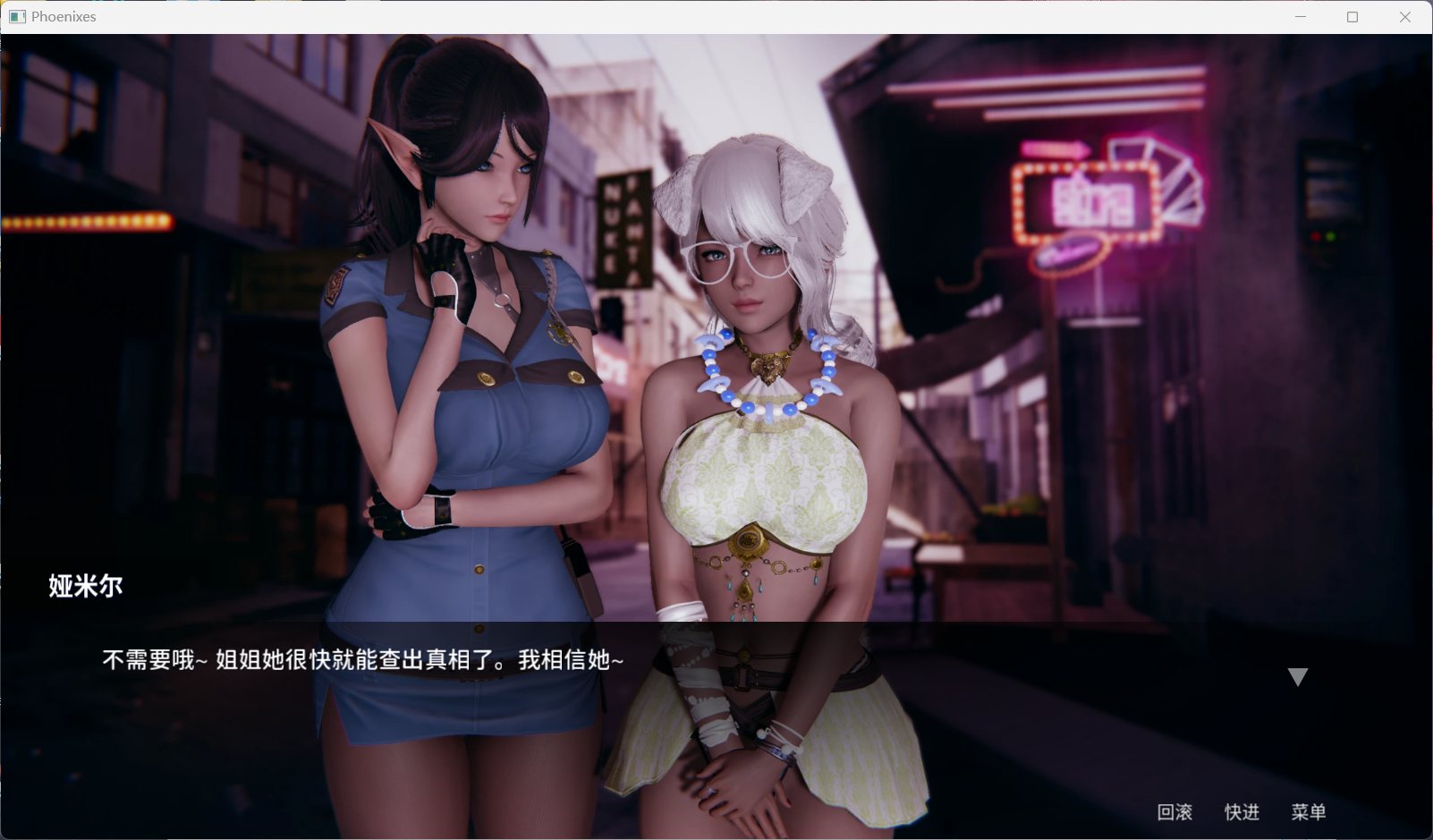Image resolution: width=1433 pixels, height=840 pixels.
Task: Click near the quick menu bar at bottom right
Action: tap(1242, 812)
